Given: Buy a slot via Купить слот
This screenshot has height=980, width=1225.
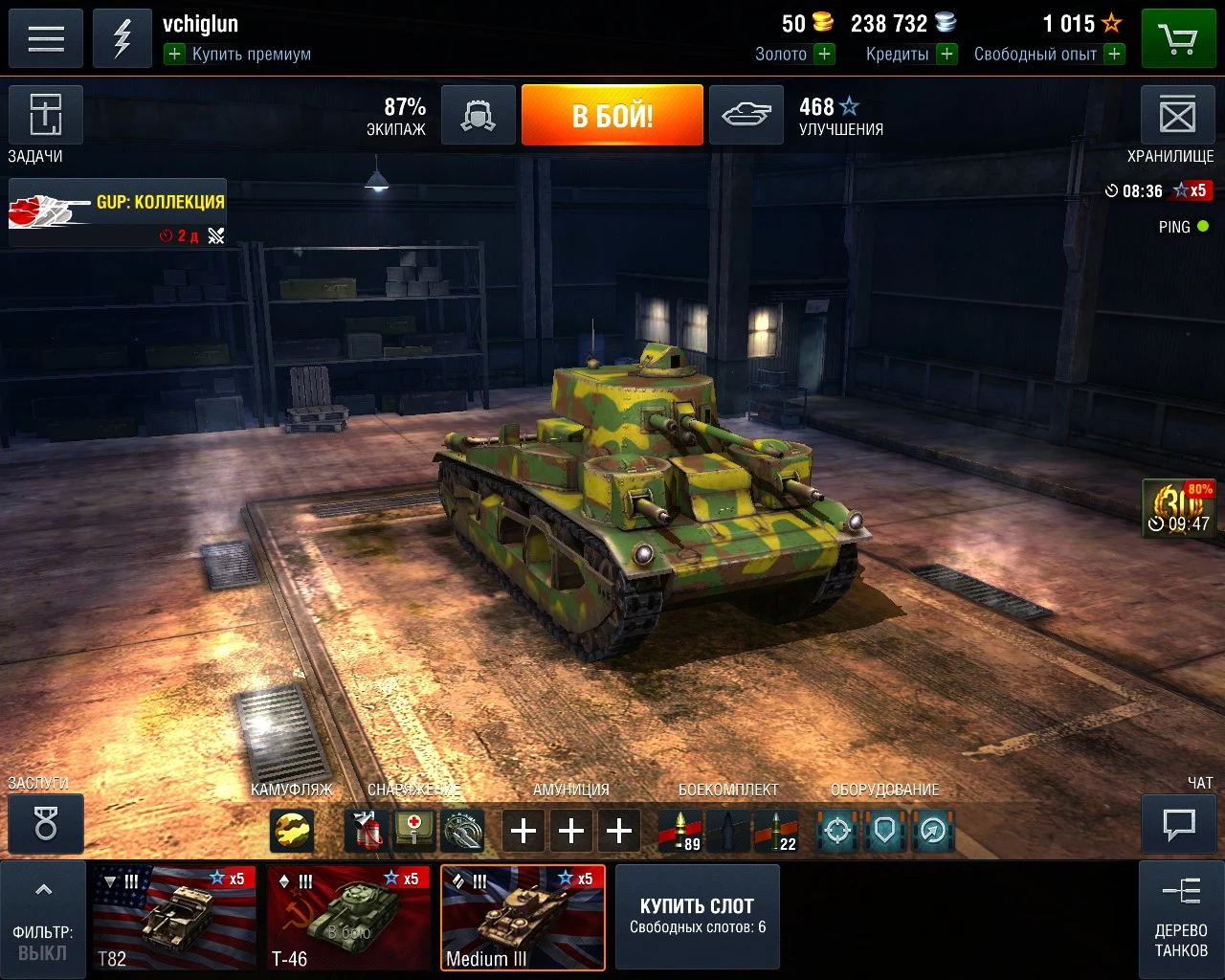Looking at the screenshot, I should (x=697, y=916).
